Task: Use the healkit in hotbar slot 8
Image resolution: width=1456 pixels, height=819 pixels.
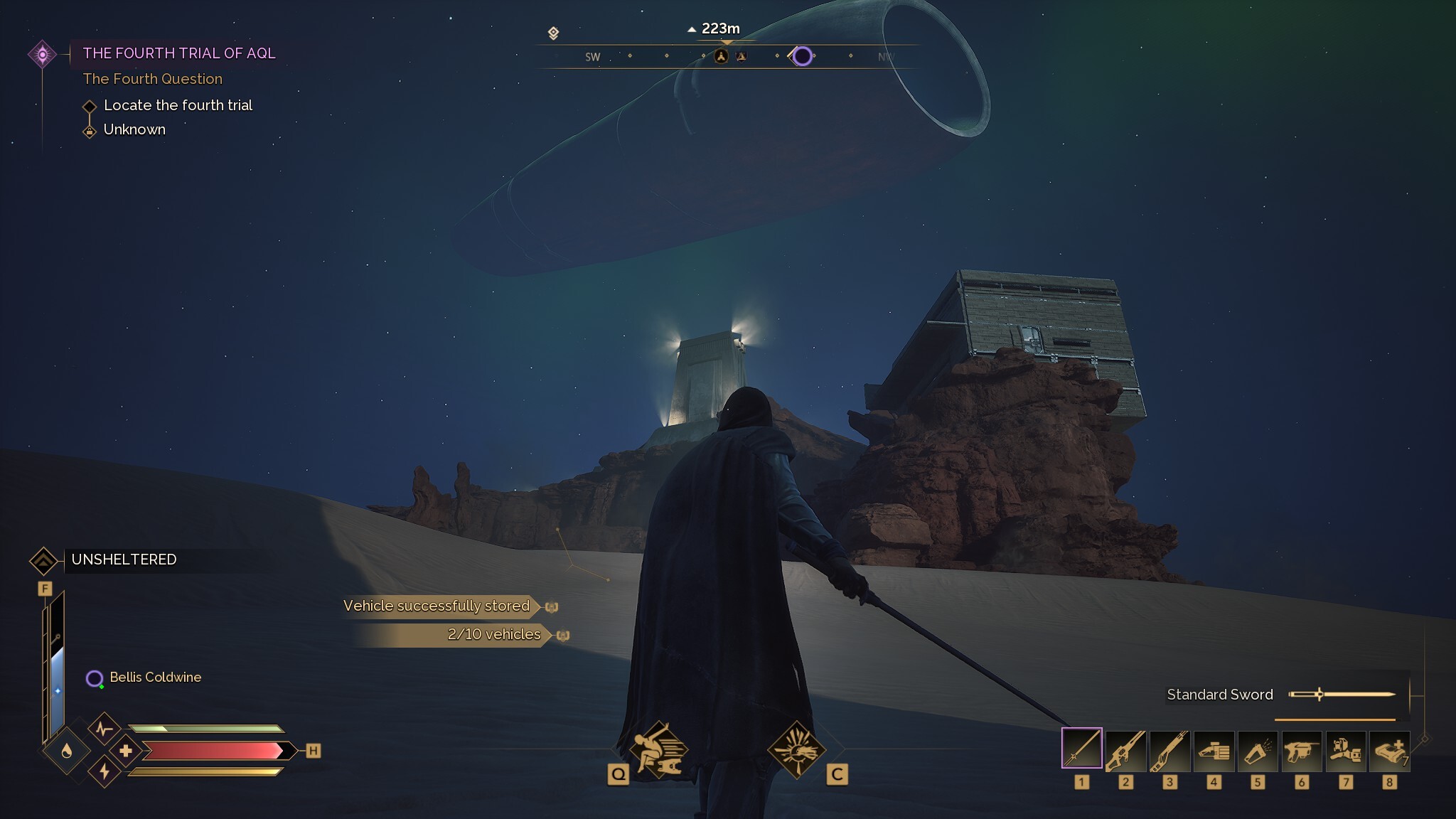Action: (x=1390, y=751)
